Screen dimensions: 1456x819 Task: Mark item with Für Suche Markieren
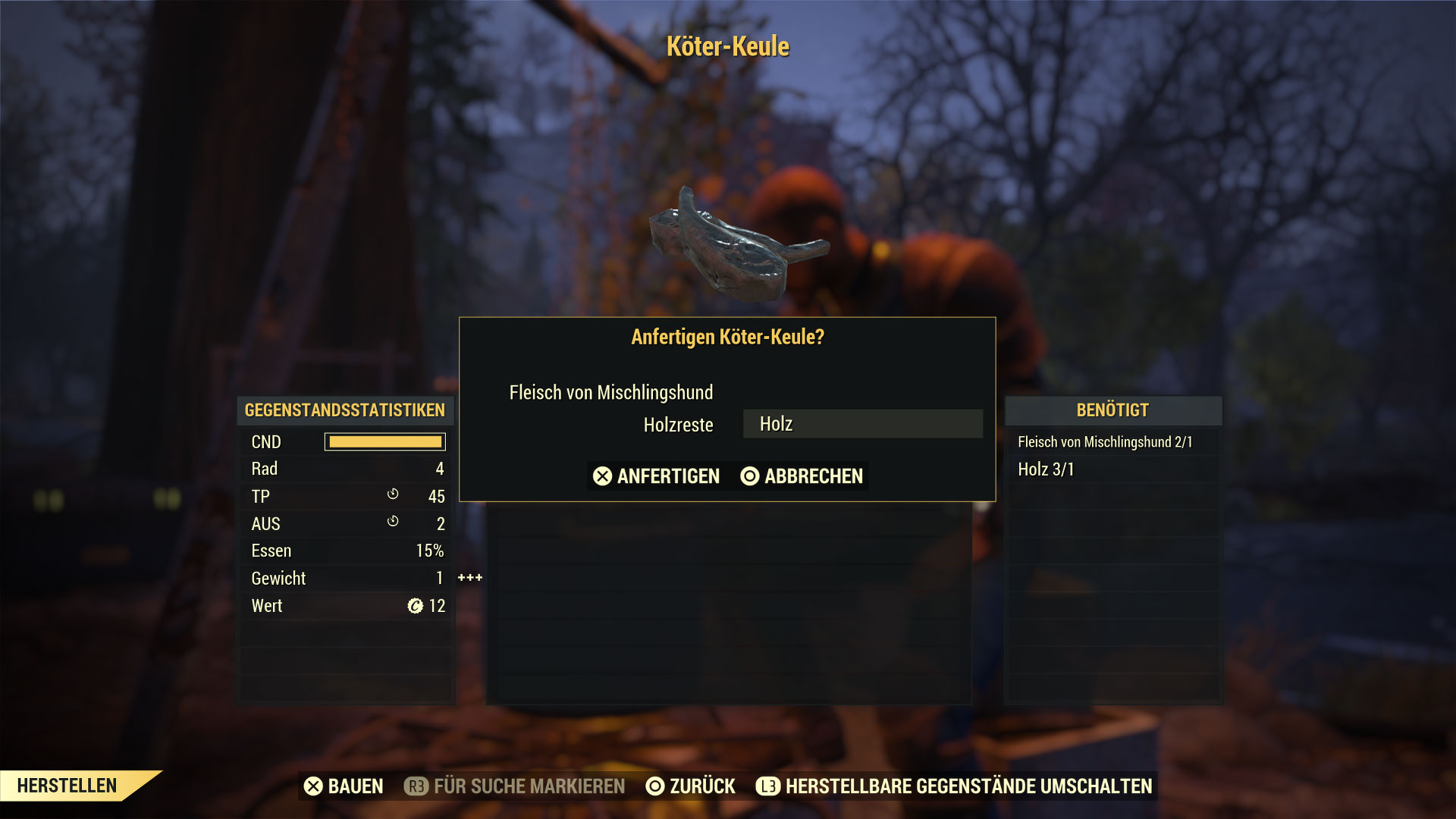(516, 786)
